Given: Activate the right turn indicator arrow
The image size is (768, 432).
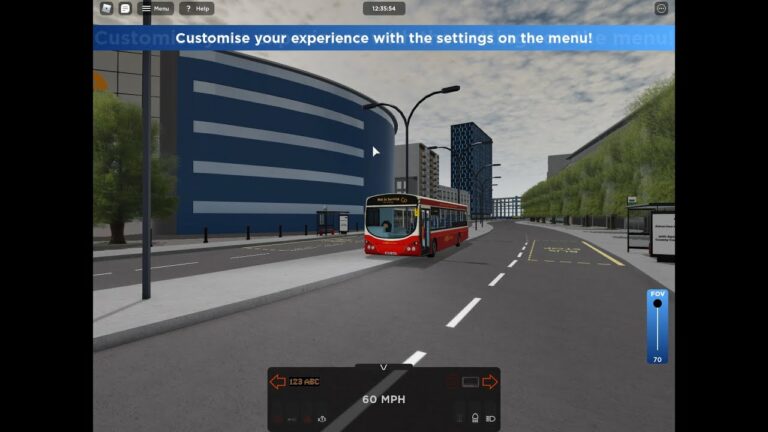Looking at the screenshot, I should [x=490, y=381].
